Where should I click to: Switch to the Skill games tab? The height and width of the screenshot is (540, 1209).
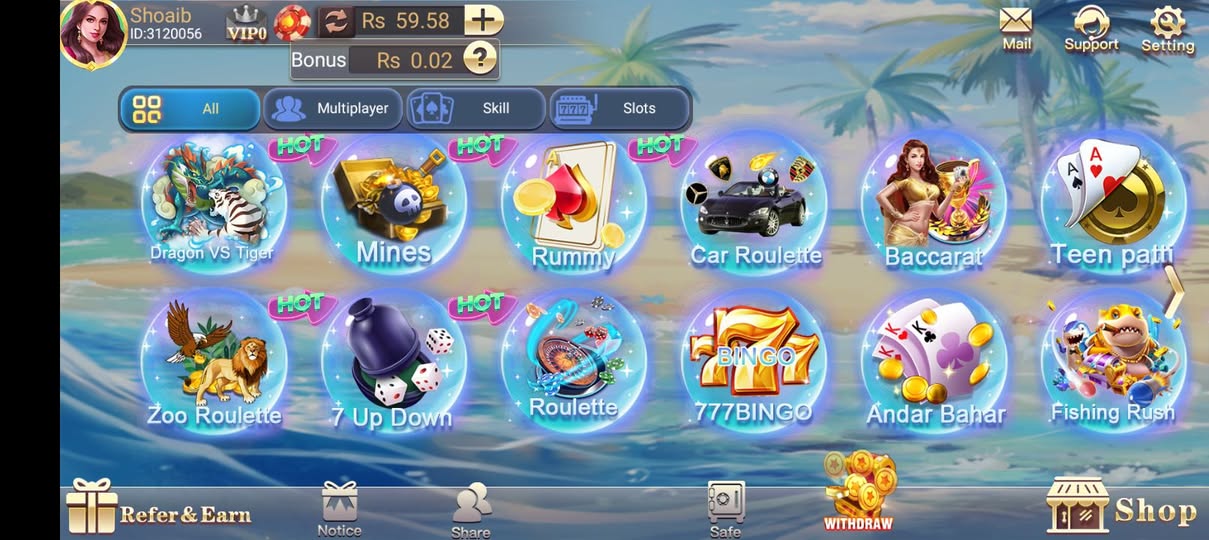[476, 109]
